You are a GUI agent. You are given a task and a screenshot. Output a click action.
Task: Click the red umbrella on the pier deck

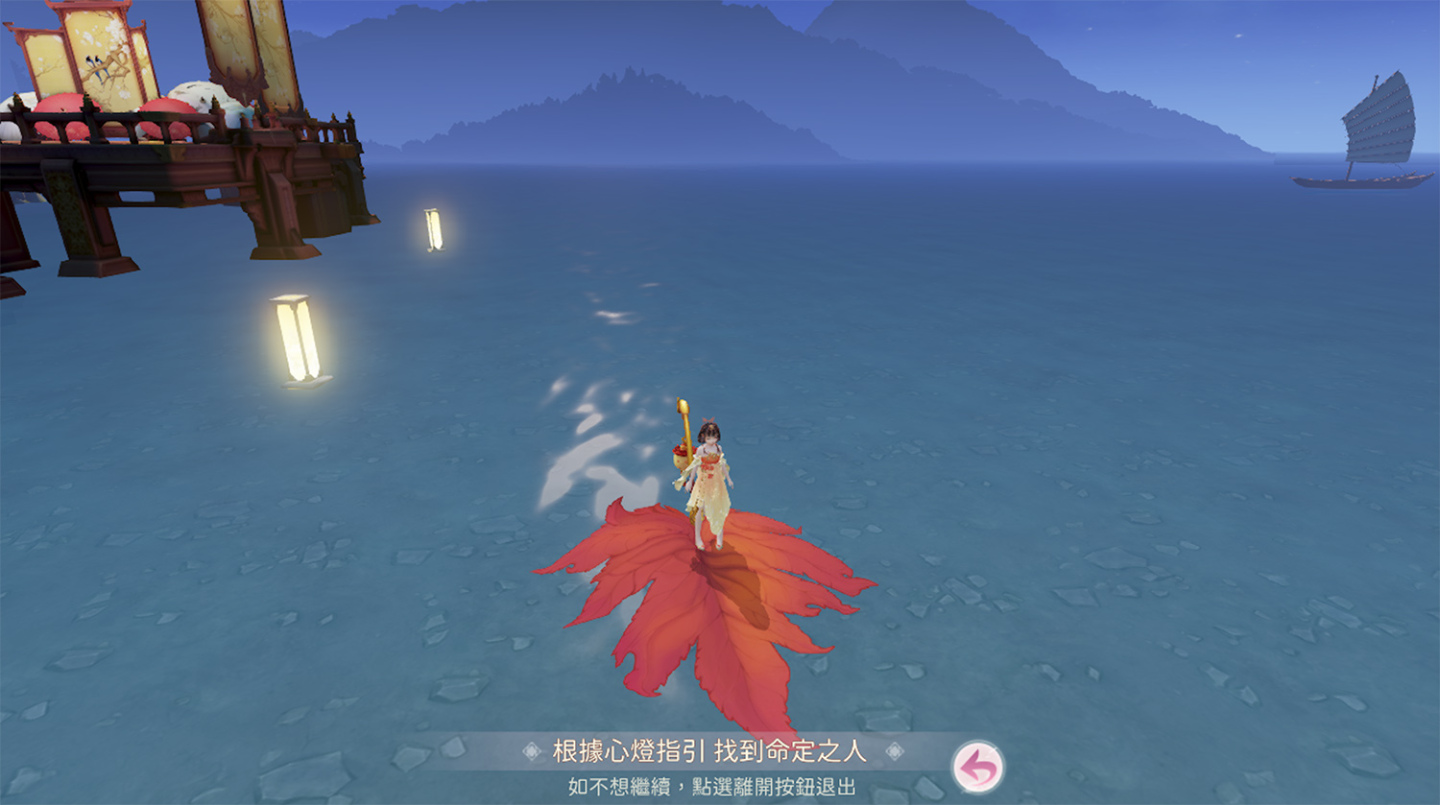[x=61, y=107]
